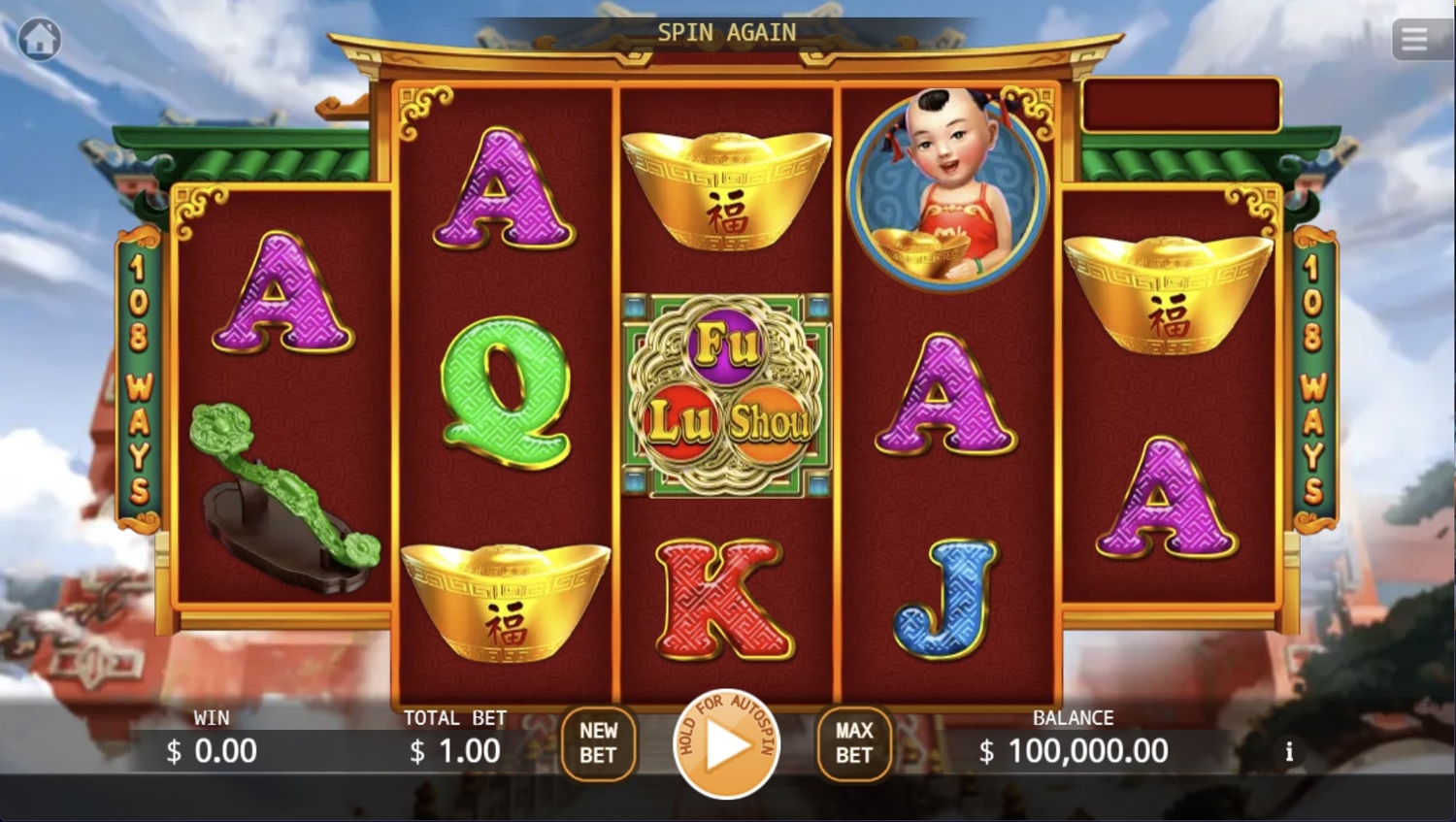
Task: Return to the home lobby
Action: [40, 40]
